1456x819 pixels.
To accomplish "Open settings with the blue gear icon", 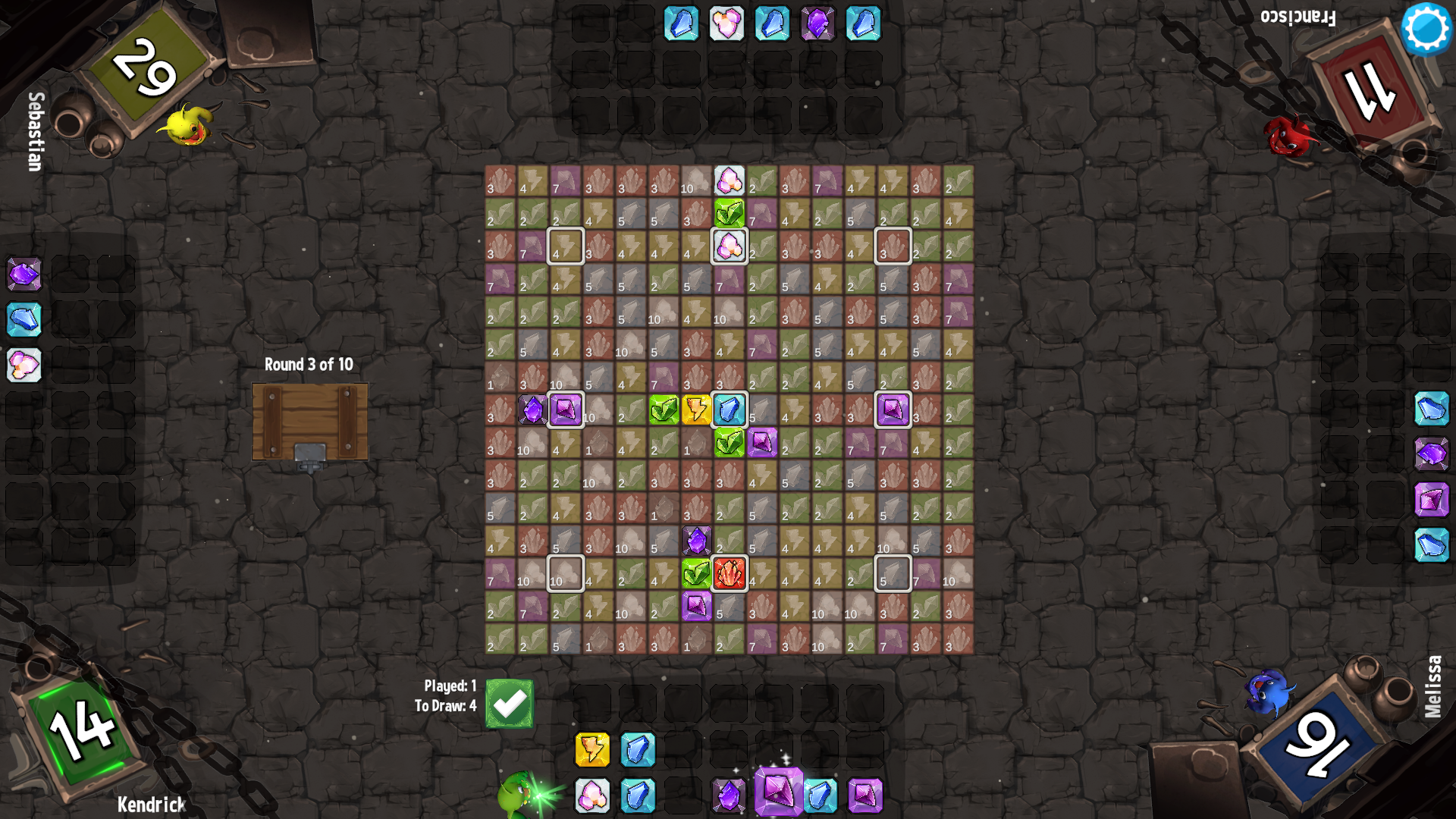I will (1426, 28).
